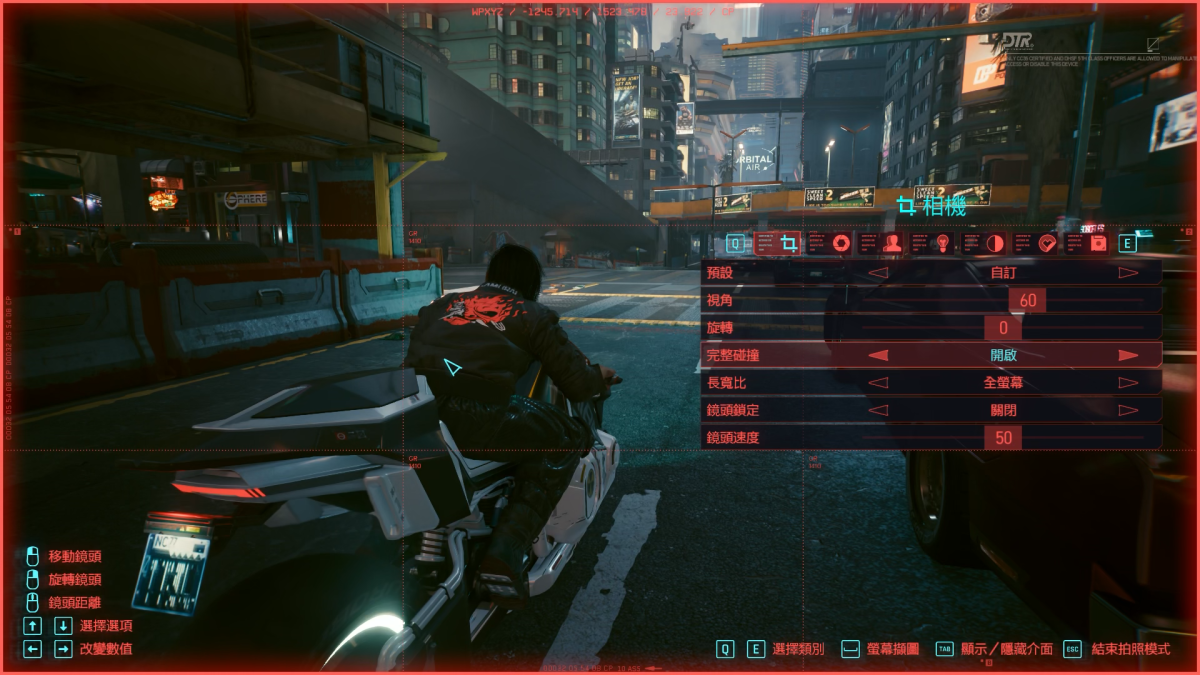Adjust the 視角 field-of-view slider
Image resolution: width=1200 pixels, height=675 pixels.
coord(1027,300)
